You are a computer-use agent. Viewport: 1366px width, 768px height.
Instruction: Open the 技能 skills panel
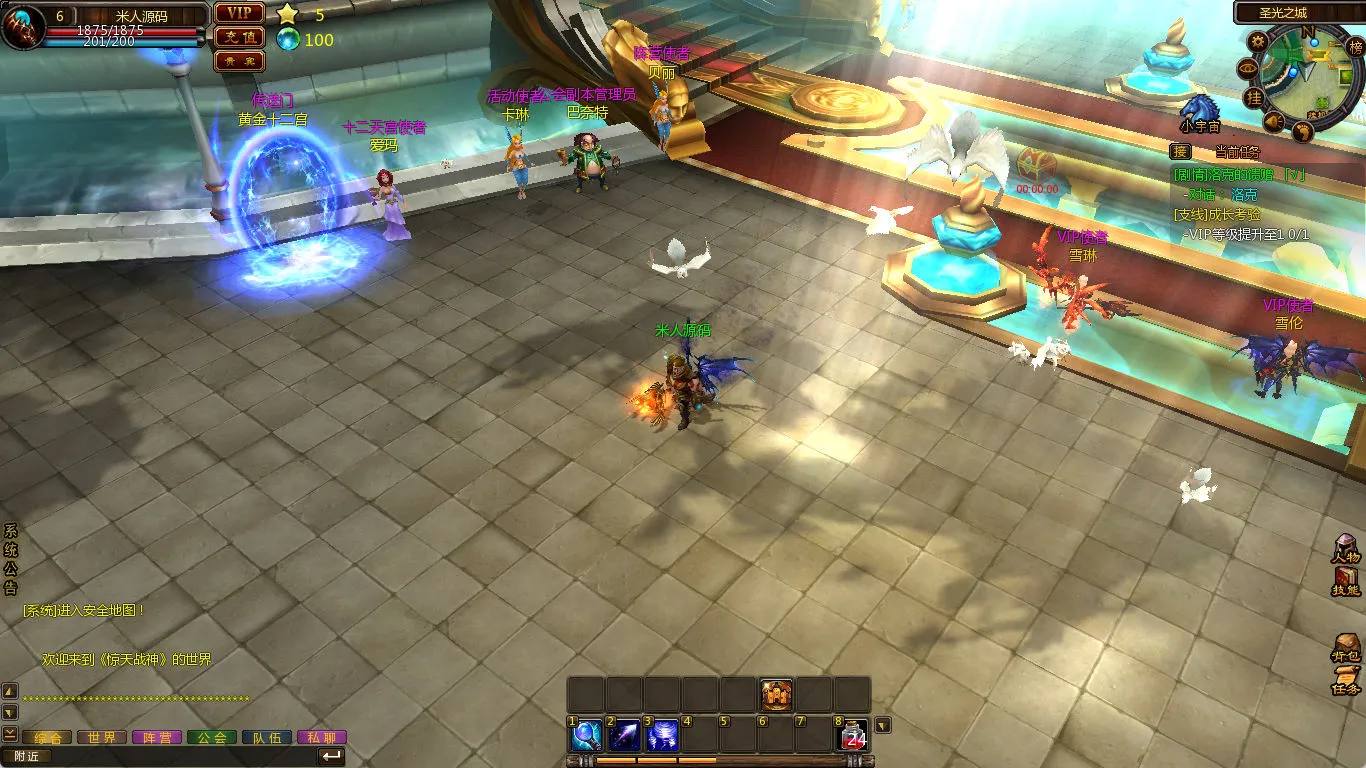(1346, 583)
